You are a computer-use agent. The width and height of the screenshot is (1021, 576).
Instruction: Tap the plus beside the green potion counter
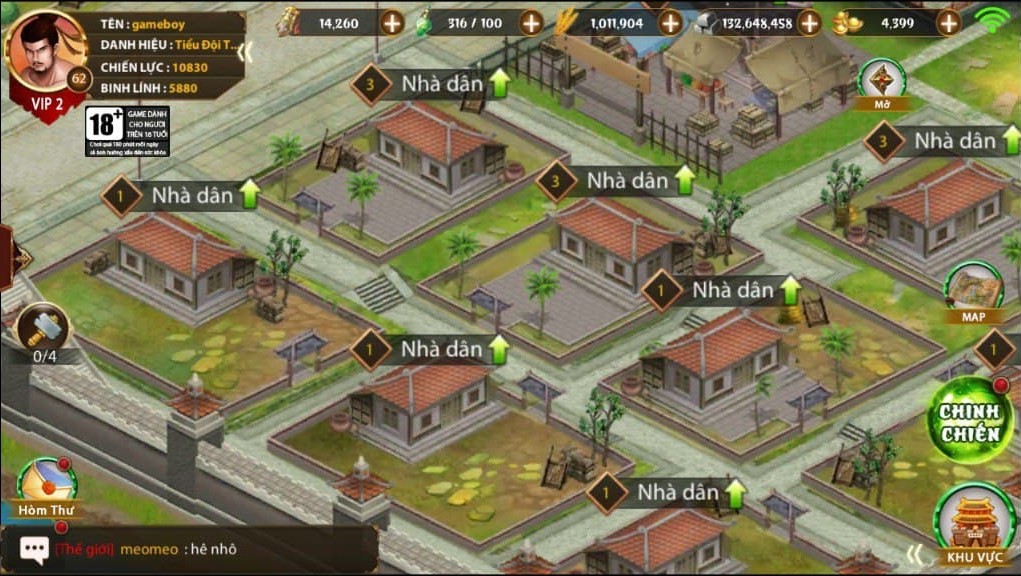[x=530, y=22]
